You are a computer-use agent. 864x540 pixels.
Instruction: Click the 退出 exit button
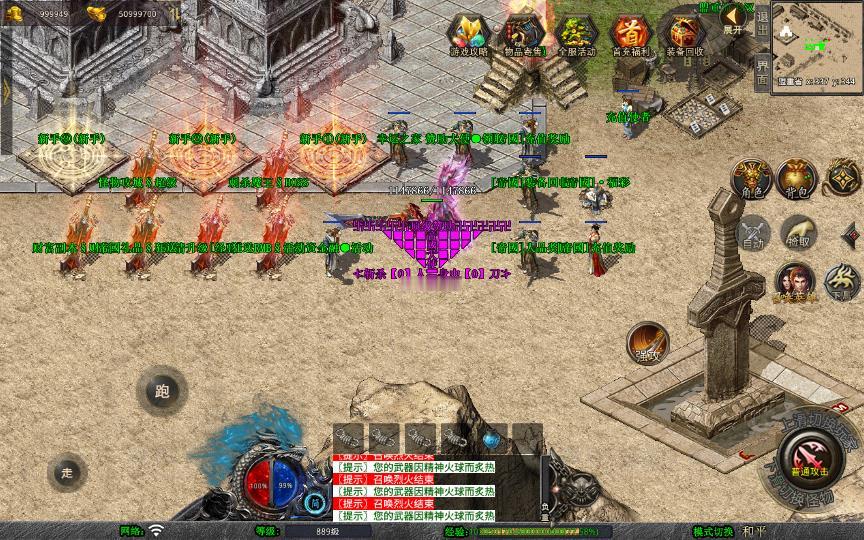[x=762, y=22]
